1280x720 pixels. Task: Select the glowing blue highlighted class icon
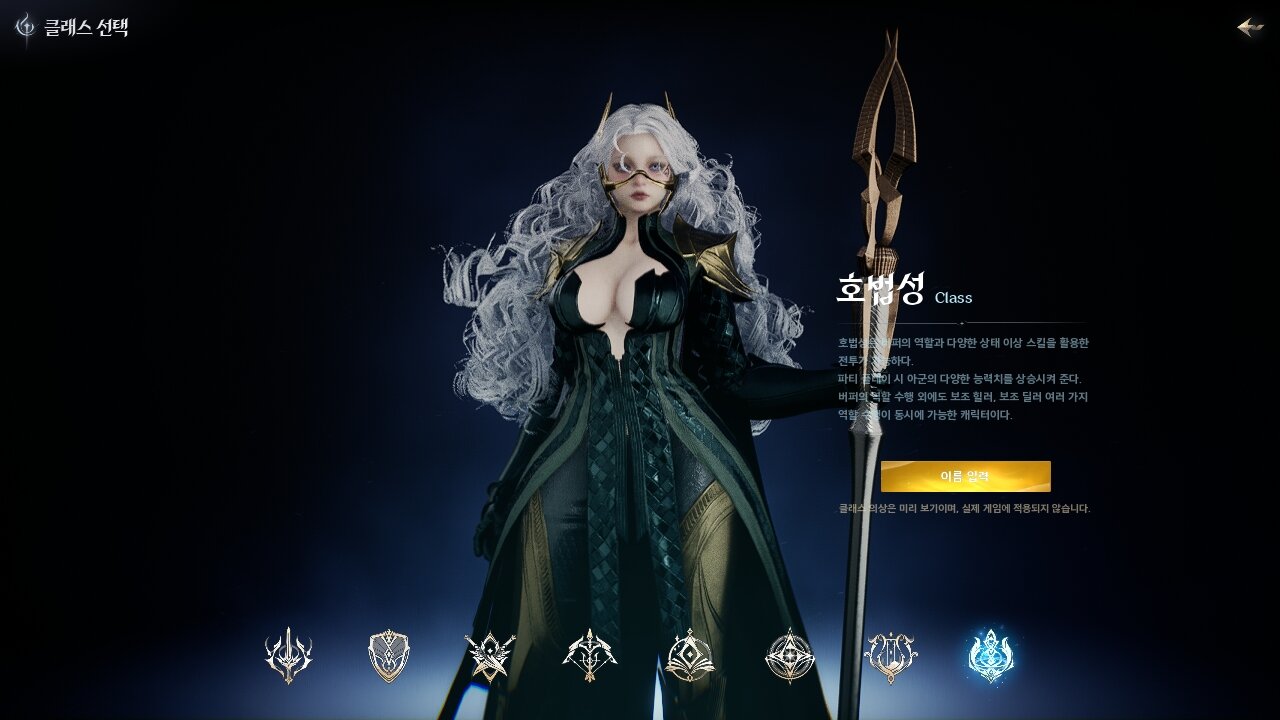tap(991, 656)
